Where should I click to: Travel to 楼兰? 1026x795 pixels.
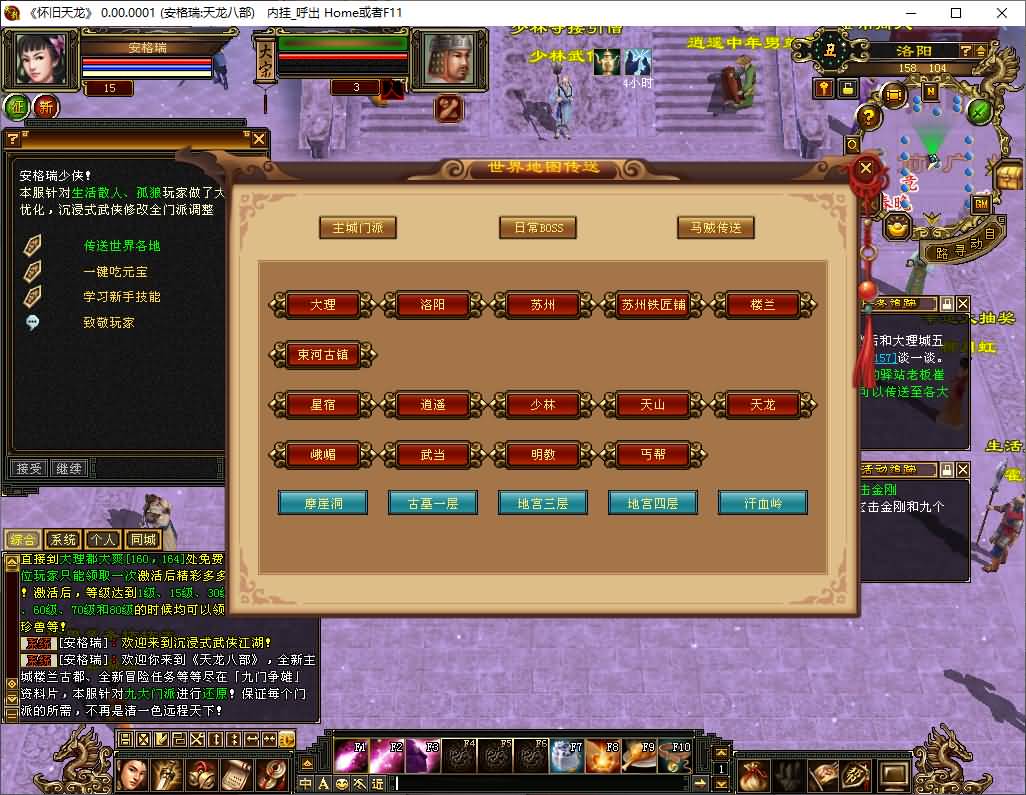click(x=763, y=305)
